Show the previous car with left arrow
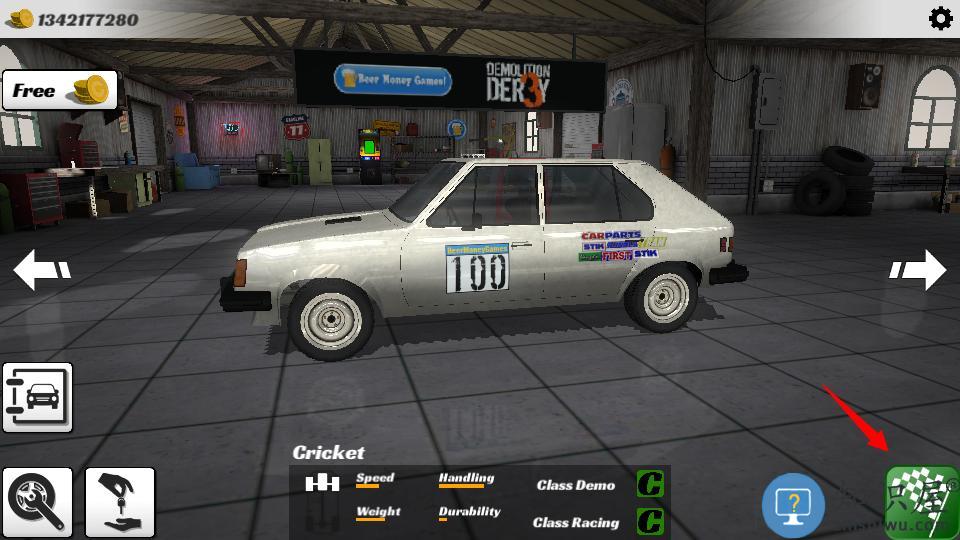The height and width of the screenshot is (540, 960). [x=42, y=270]
